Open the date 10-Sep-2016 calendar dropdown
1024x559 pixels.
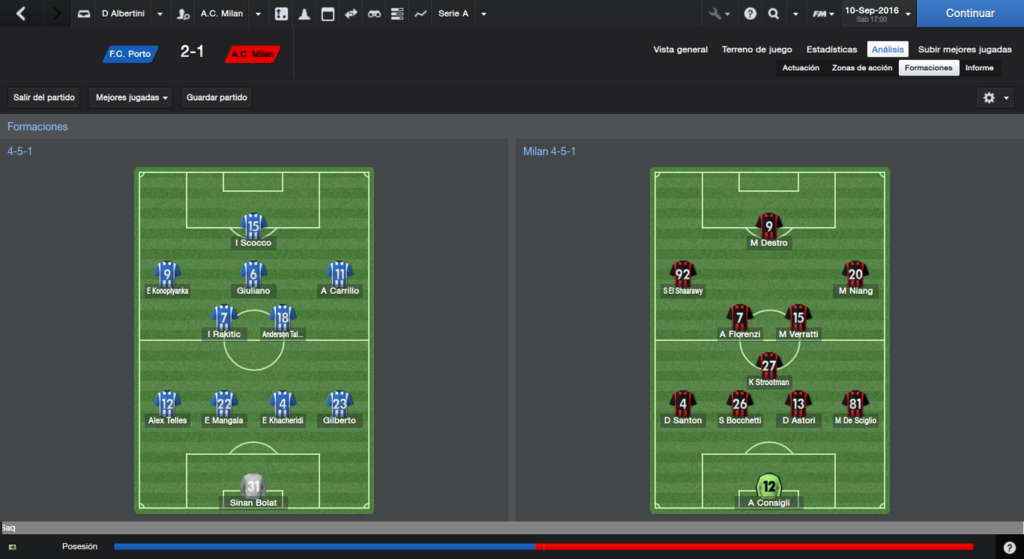[x=878, y=14]
